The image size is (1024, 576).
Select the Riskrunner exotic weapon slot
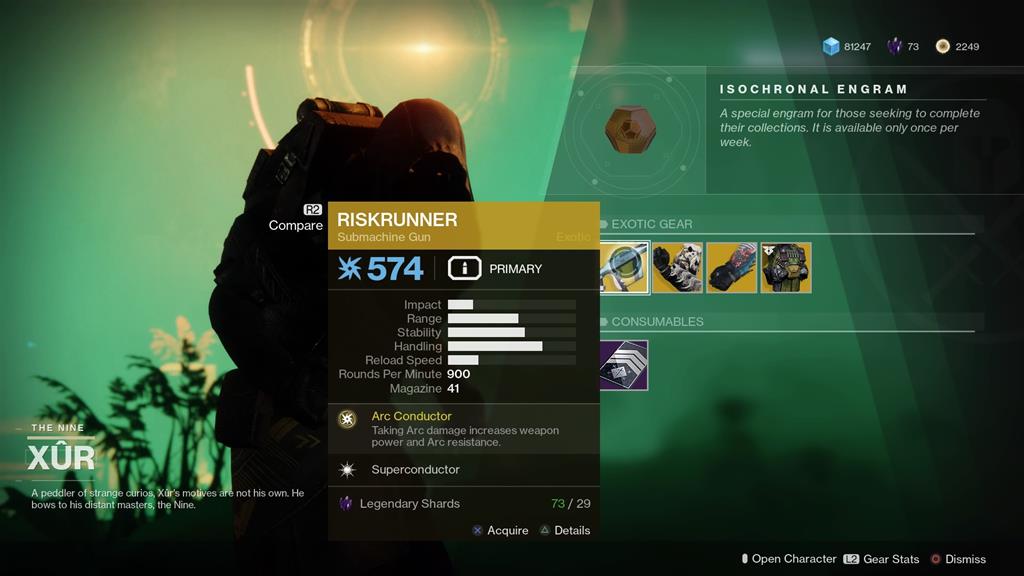pyautogui.click(x=624, y=268)
